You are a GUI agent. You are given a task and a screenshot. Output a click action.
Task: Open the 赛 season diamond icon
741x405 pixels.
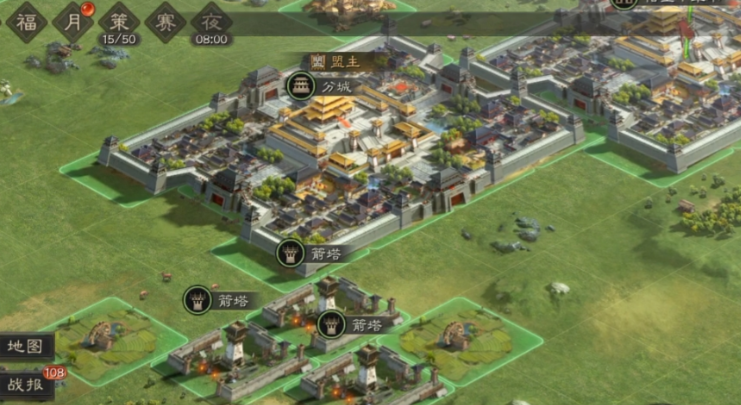166,20
